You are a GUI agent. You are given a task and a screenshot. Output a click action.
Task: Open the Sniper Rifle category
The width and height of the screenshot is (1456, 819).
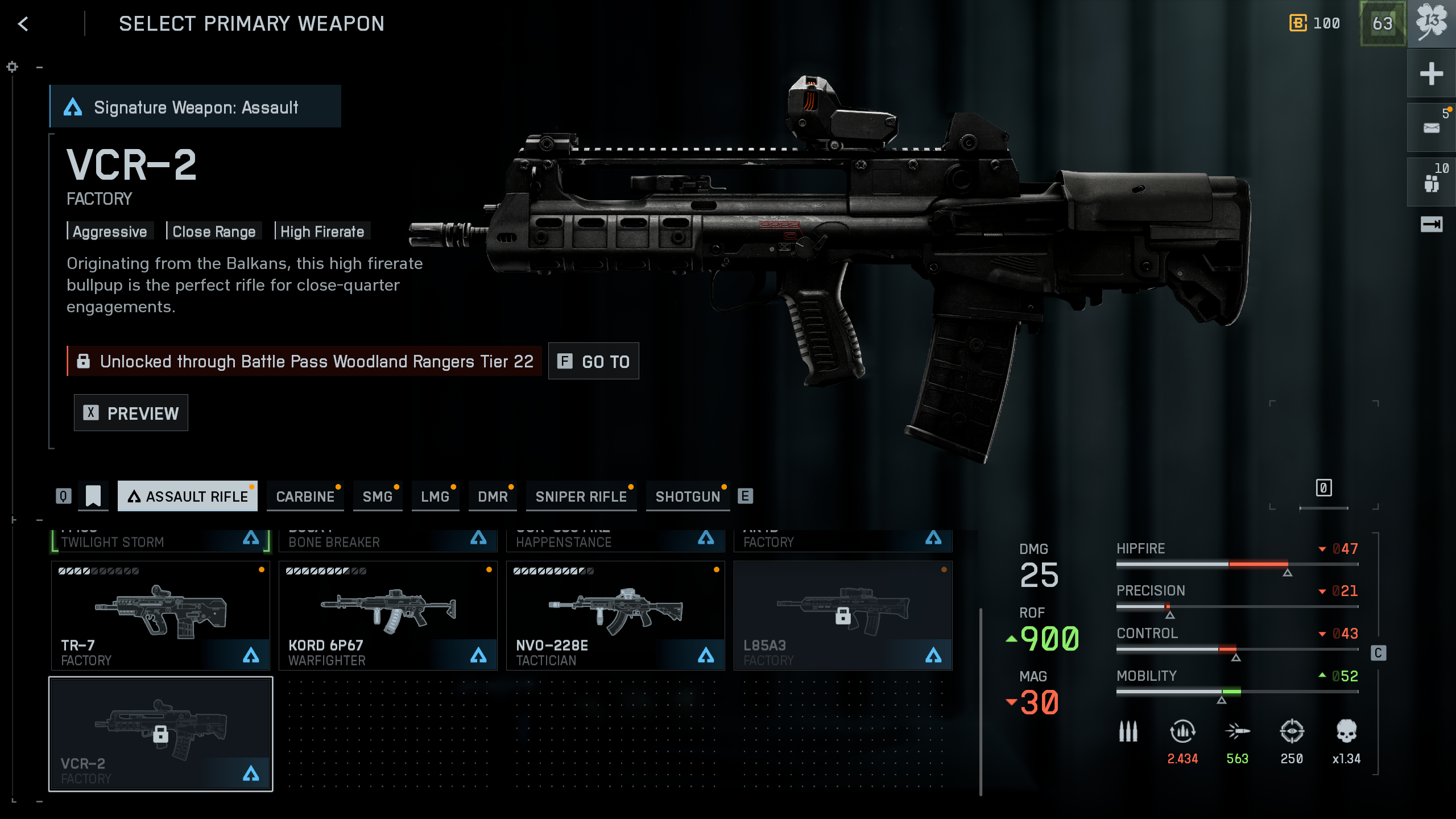tap(581, 497)
